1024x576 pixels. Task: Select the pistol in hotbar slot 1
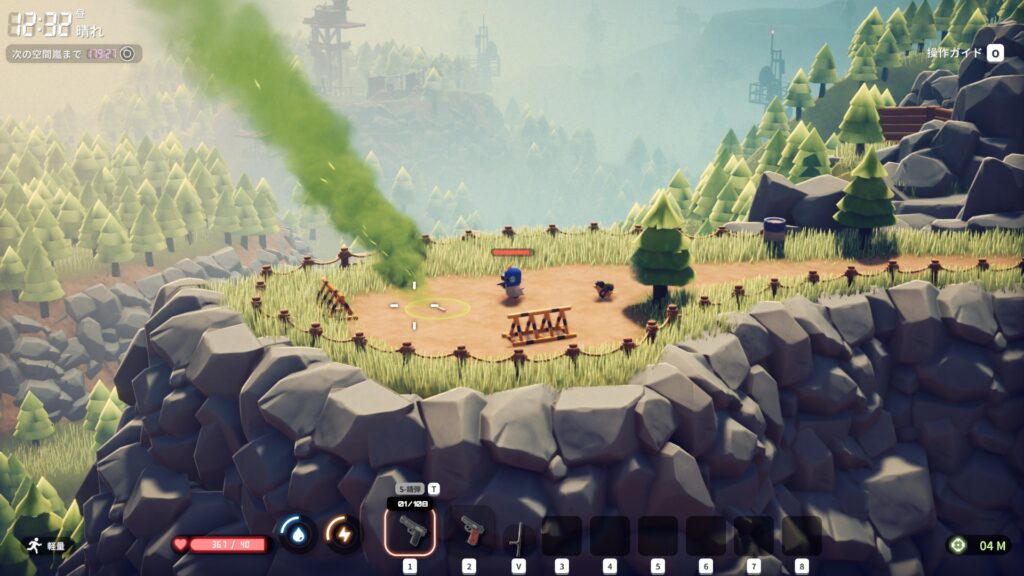tap(410, 533)
